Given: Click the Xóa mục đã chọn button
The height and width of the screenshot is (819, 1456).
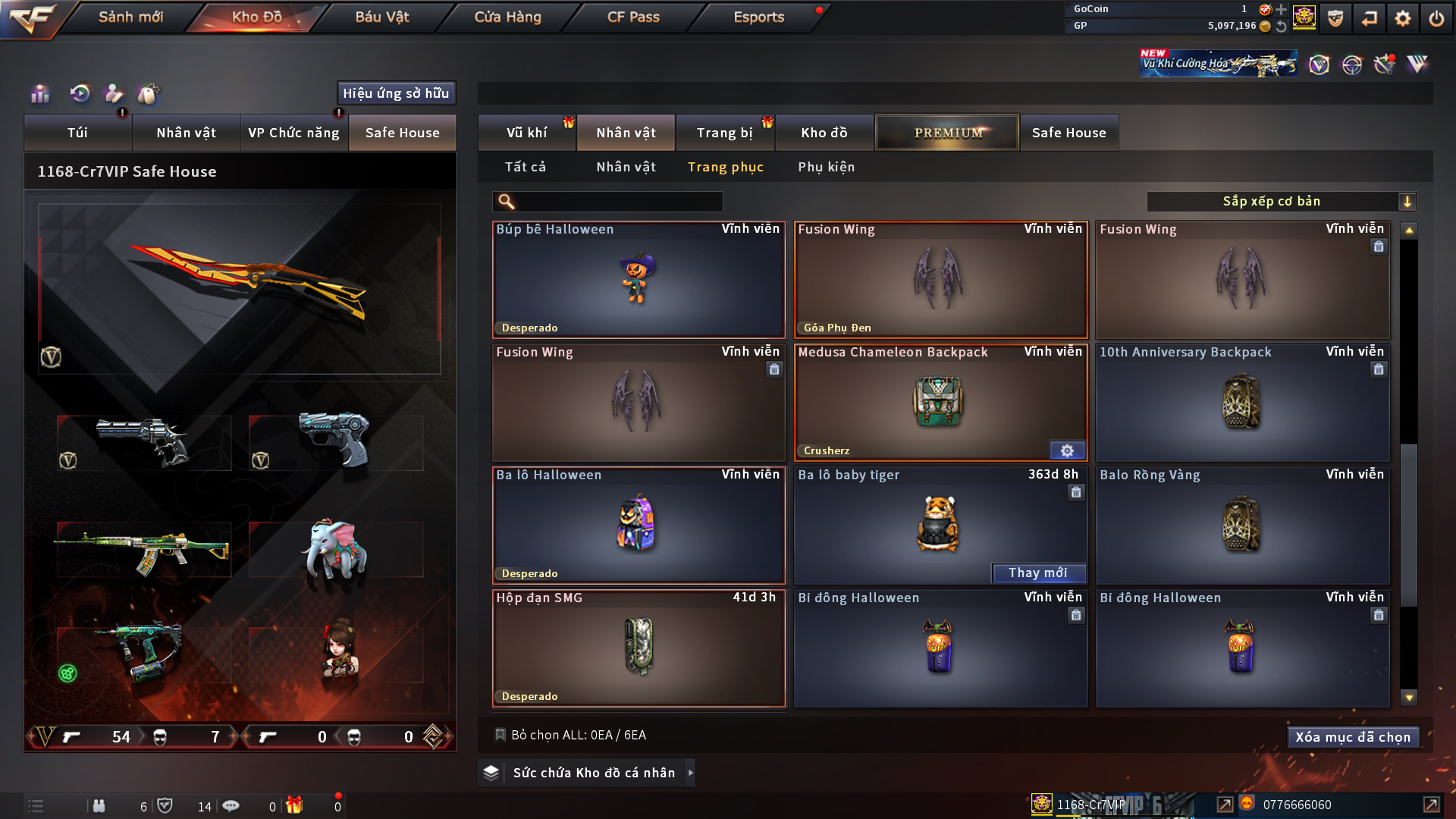Looking at the screenshot, I should point(1352,737).
